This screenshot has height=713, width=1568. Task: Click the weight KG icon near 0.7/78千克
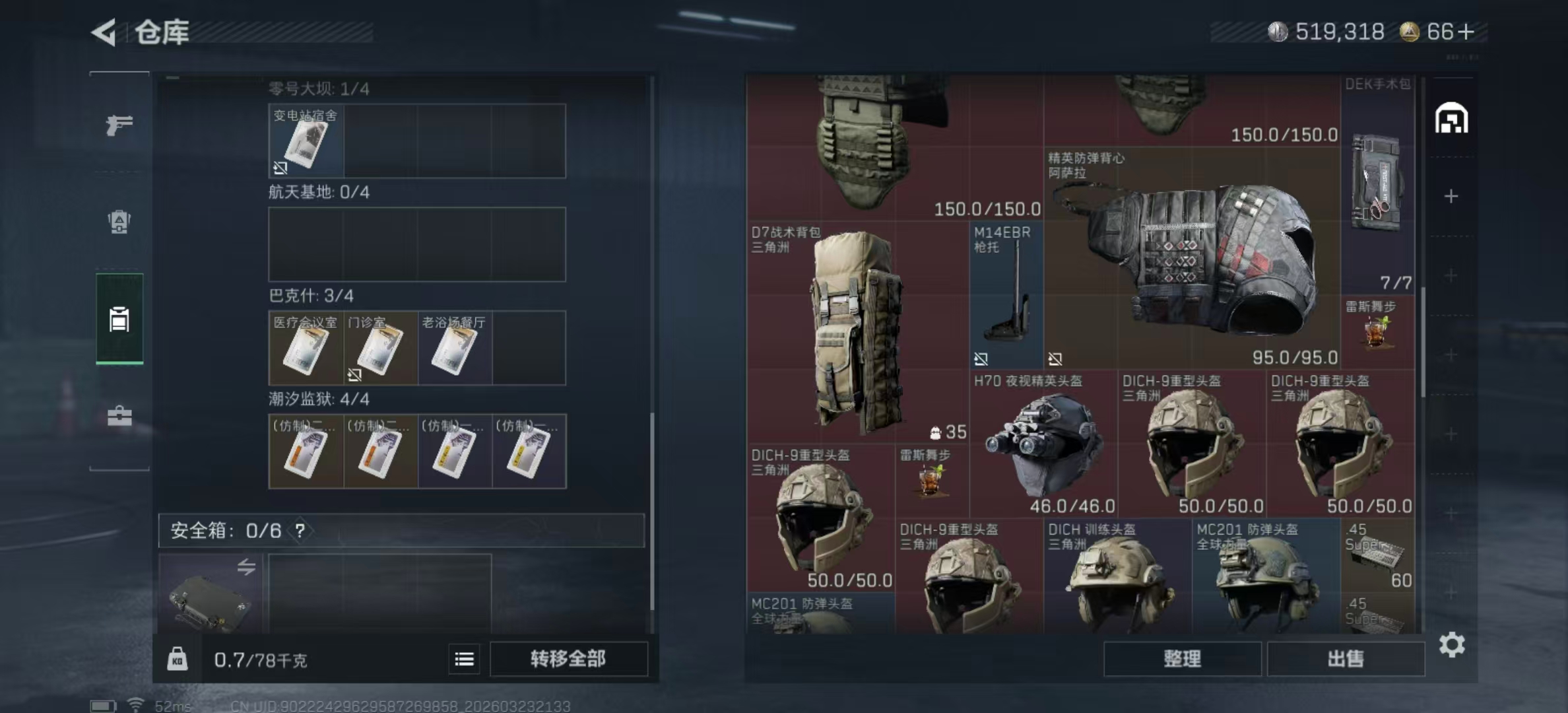click(177, 659)
